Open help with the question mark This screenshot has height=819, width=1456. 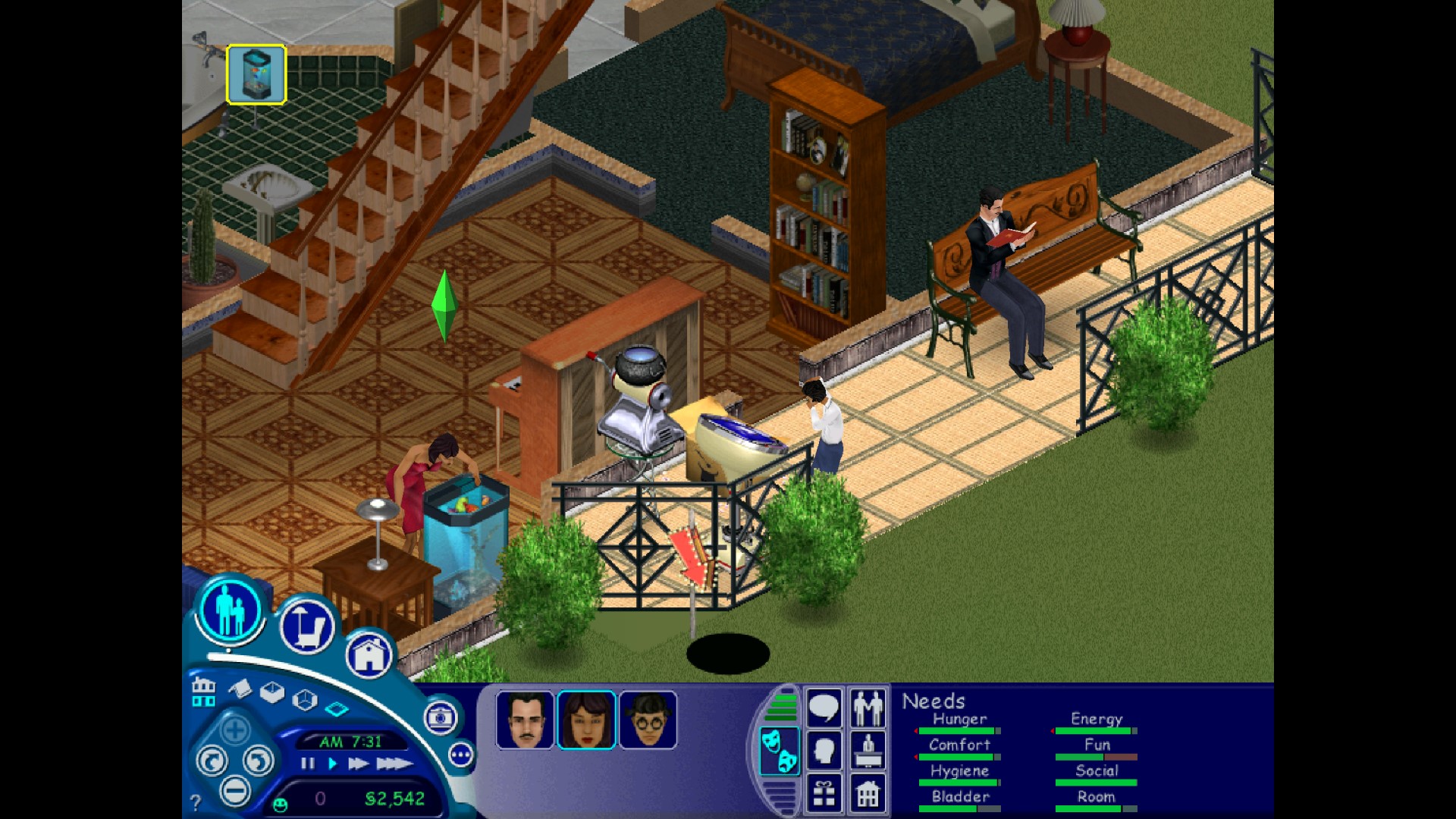coord(196,801)
